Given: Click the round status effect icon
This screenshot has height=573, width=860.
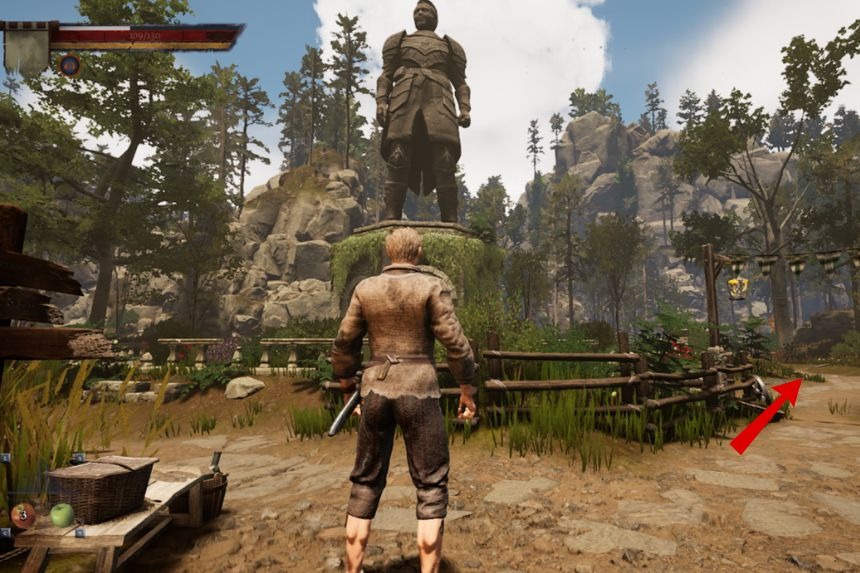Looking at the screenshot, I should (69, 65).
